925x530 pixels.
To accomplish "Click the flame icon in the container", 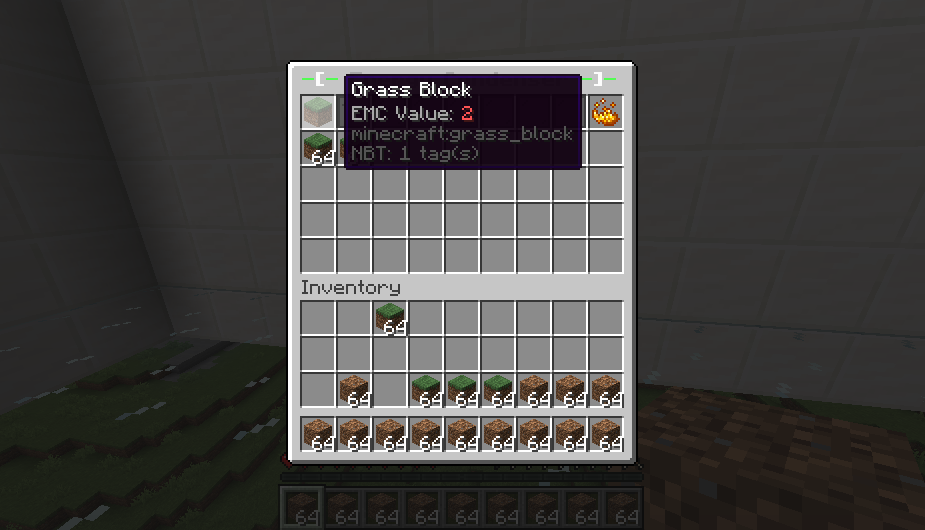I will [605, 112].
